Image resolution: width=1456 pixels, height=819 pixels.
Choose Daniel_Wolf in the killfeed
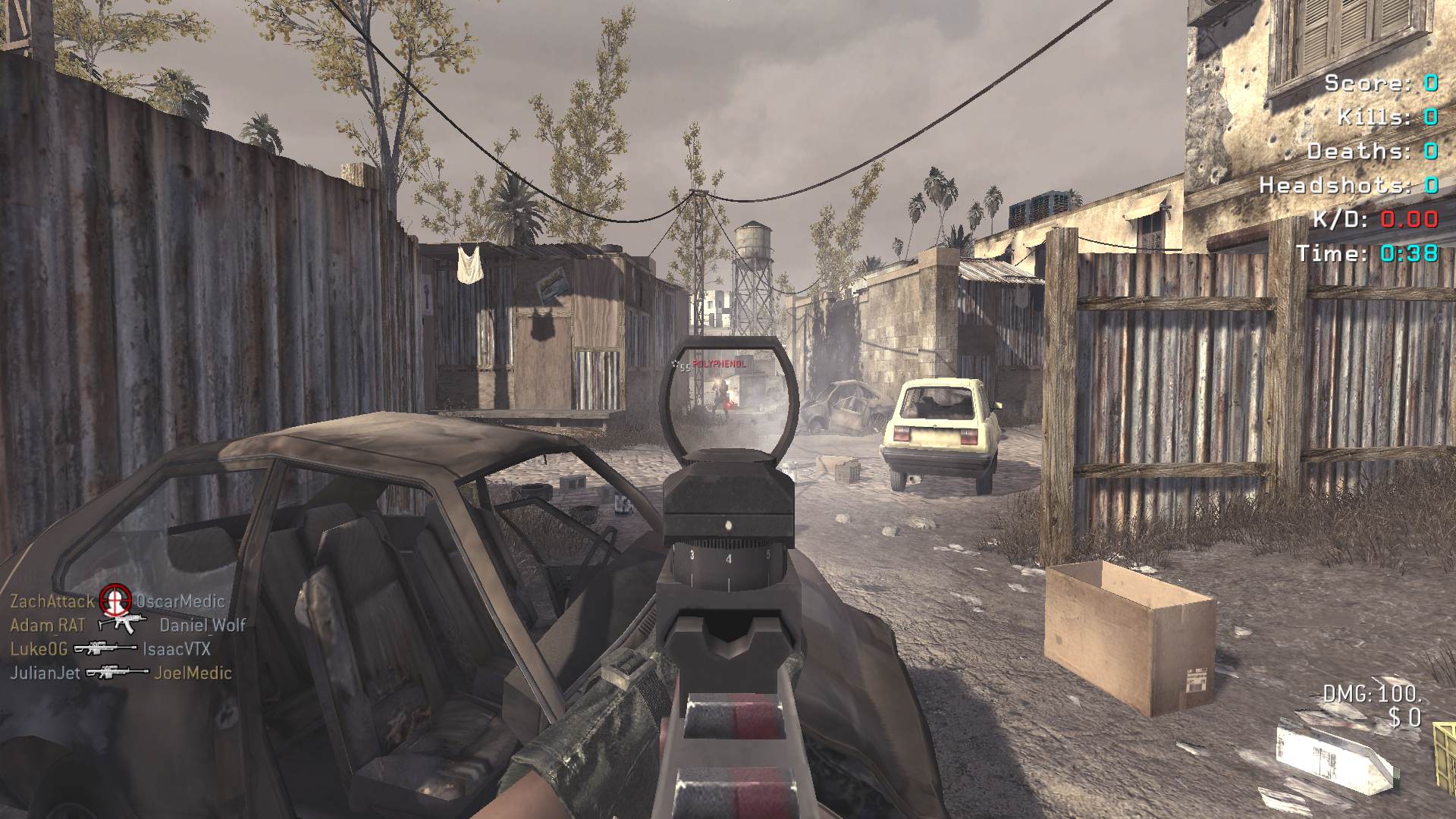pos(202,625)
